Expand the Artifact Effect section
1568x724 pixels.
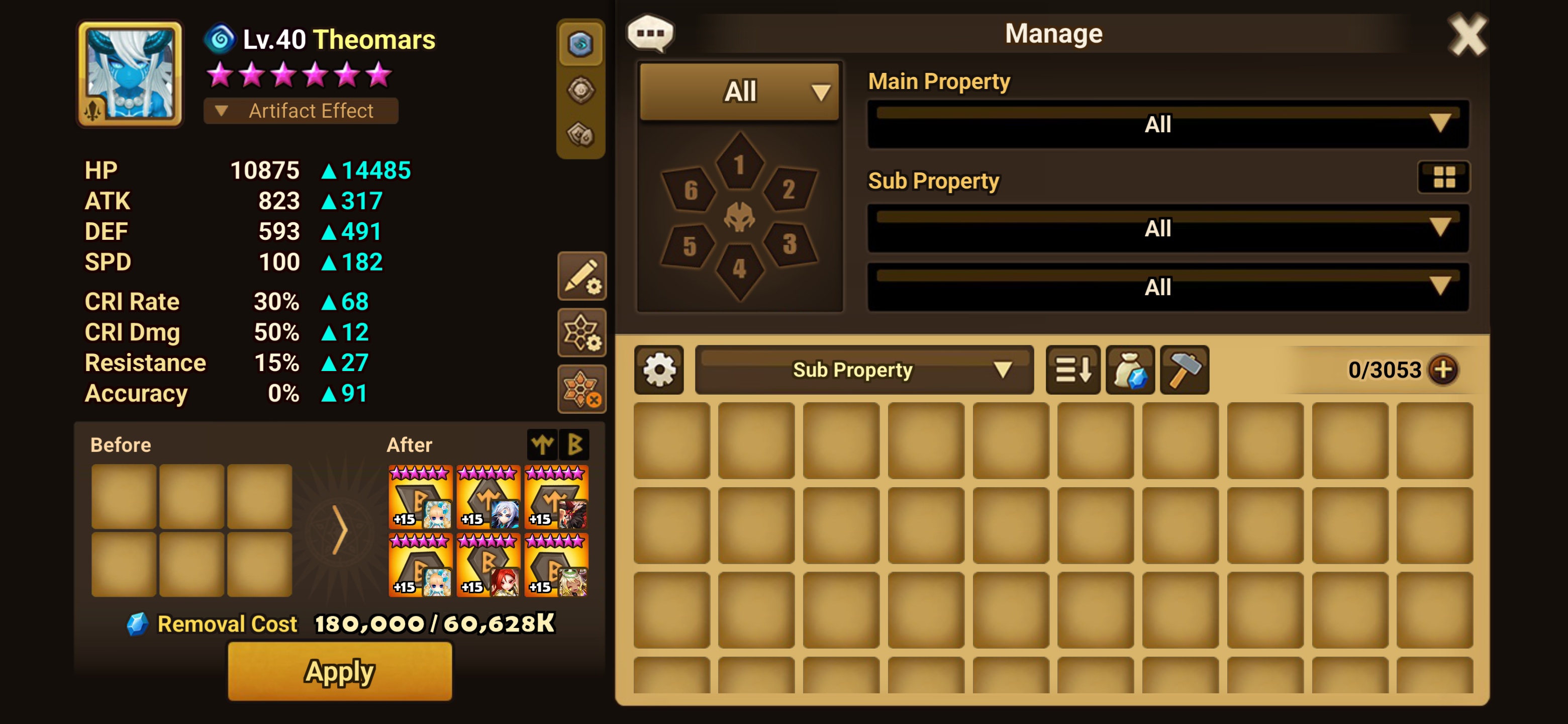[x=301, y=111]
